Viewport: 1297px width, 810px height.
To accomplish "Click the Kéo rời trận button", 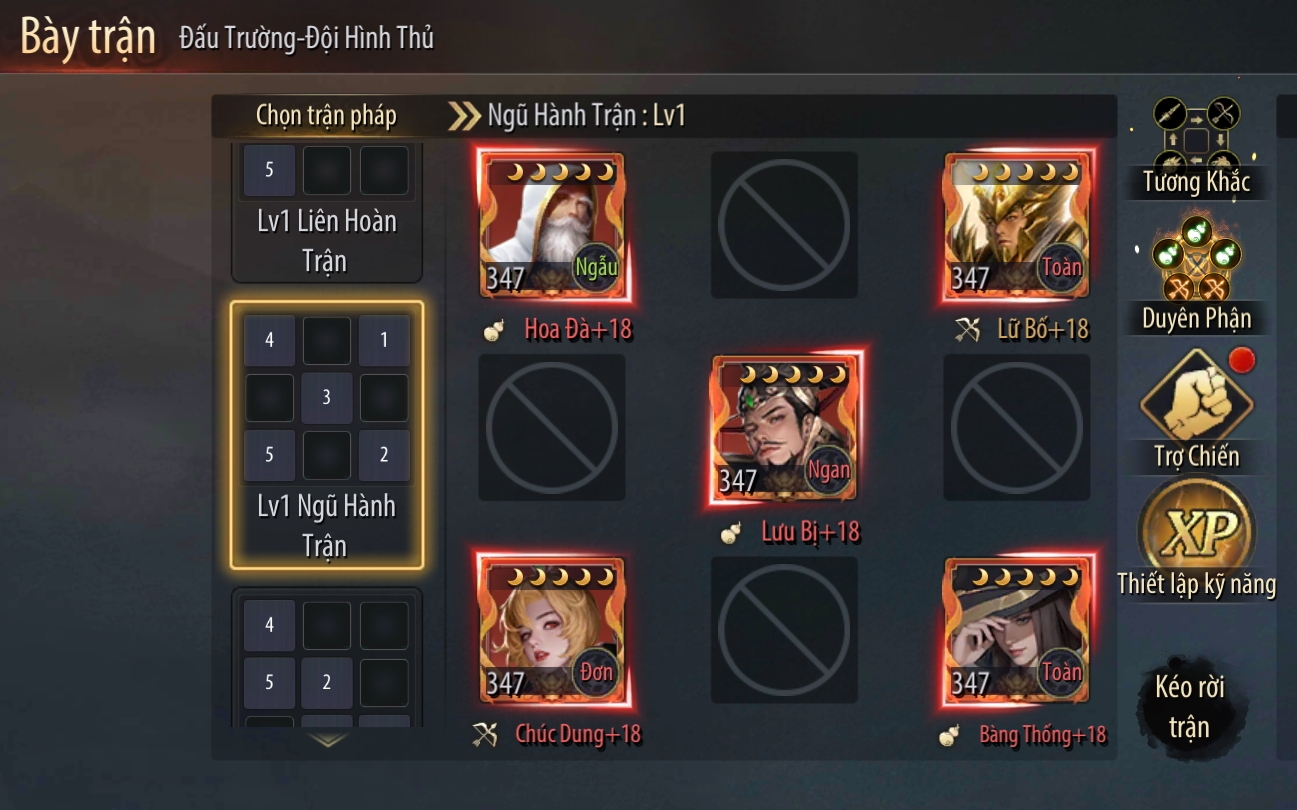I will (x=1190, y=706).
